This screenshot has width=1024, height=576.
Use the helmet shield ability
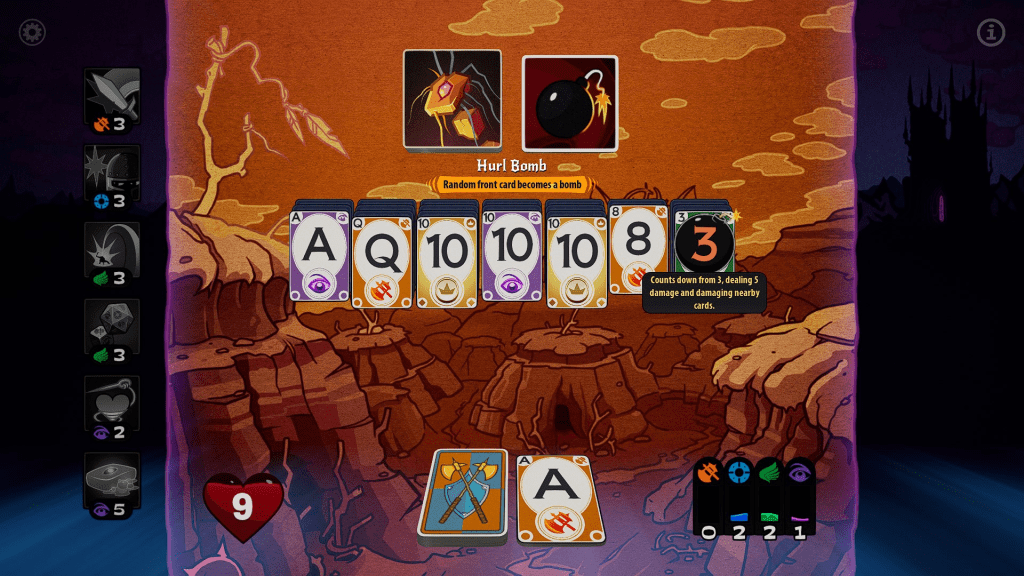pyautogui.click(x=112, y=178)
